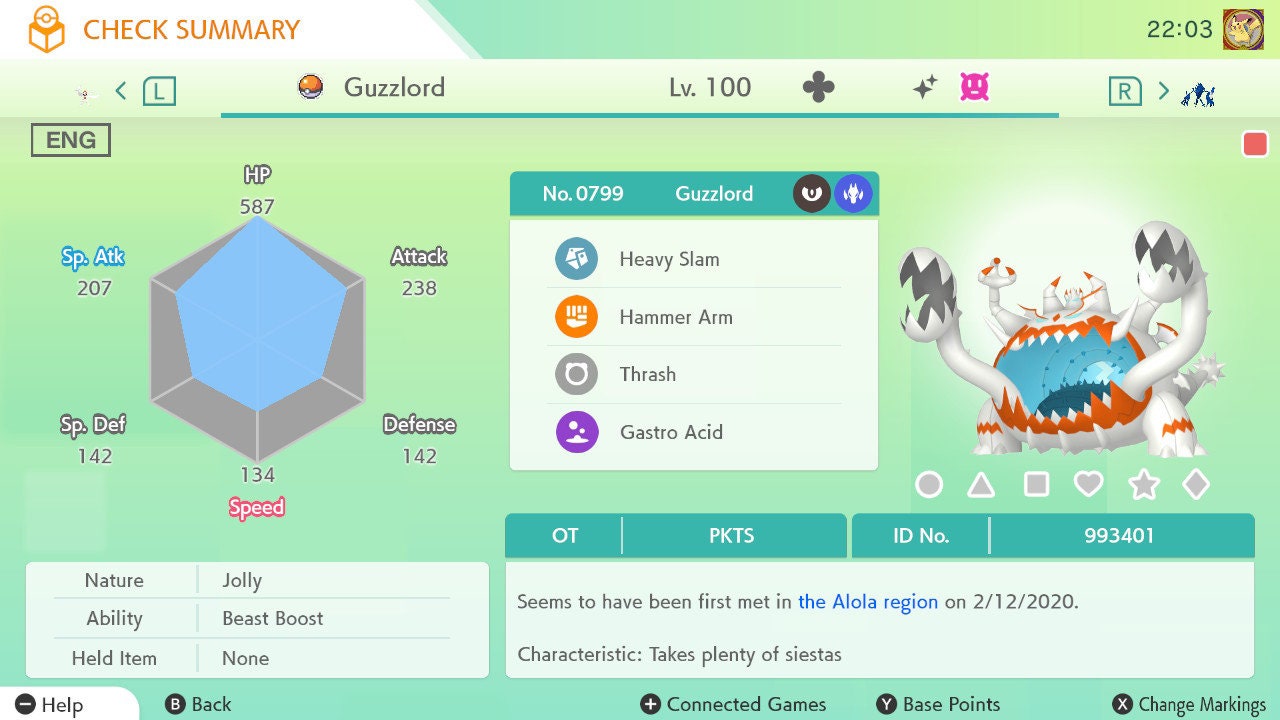Select the Beast Boost ability row
The image size is (1280, 720).
(x=272, y=619)
